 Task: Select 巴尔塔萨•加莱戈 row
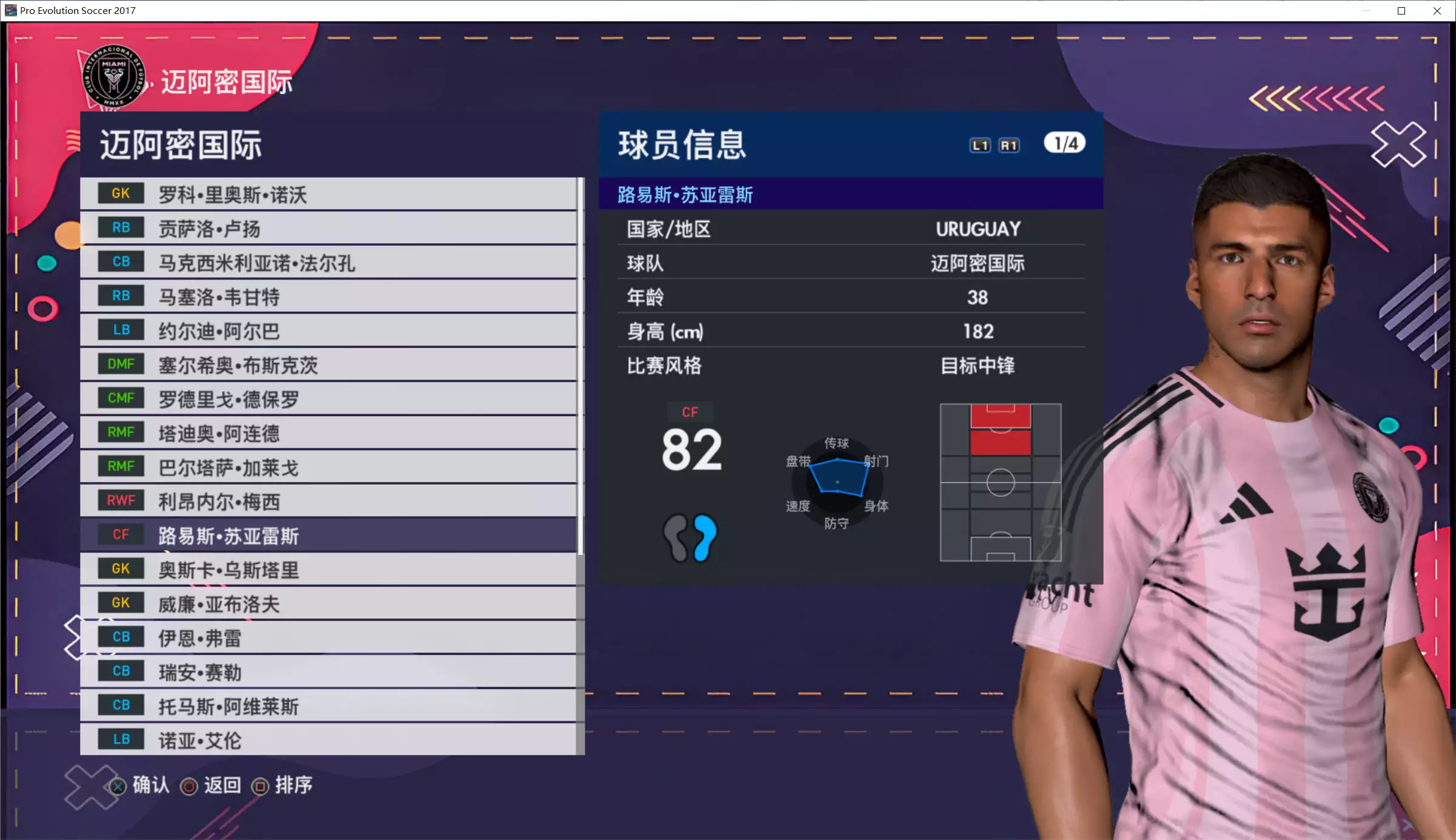click(327, 467)
